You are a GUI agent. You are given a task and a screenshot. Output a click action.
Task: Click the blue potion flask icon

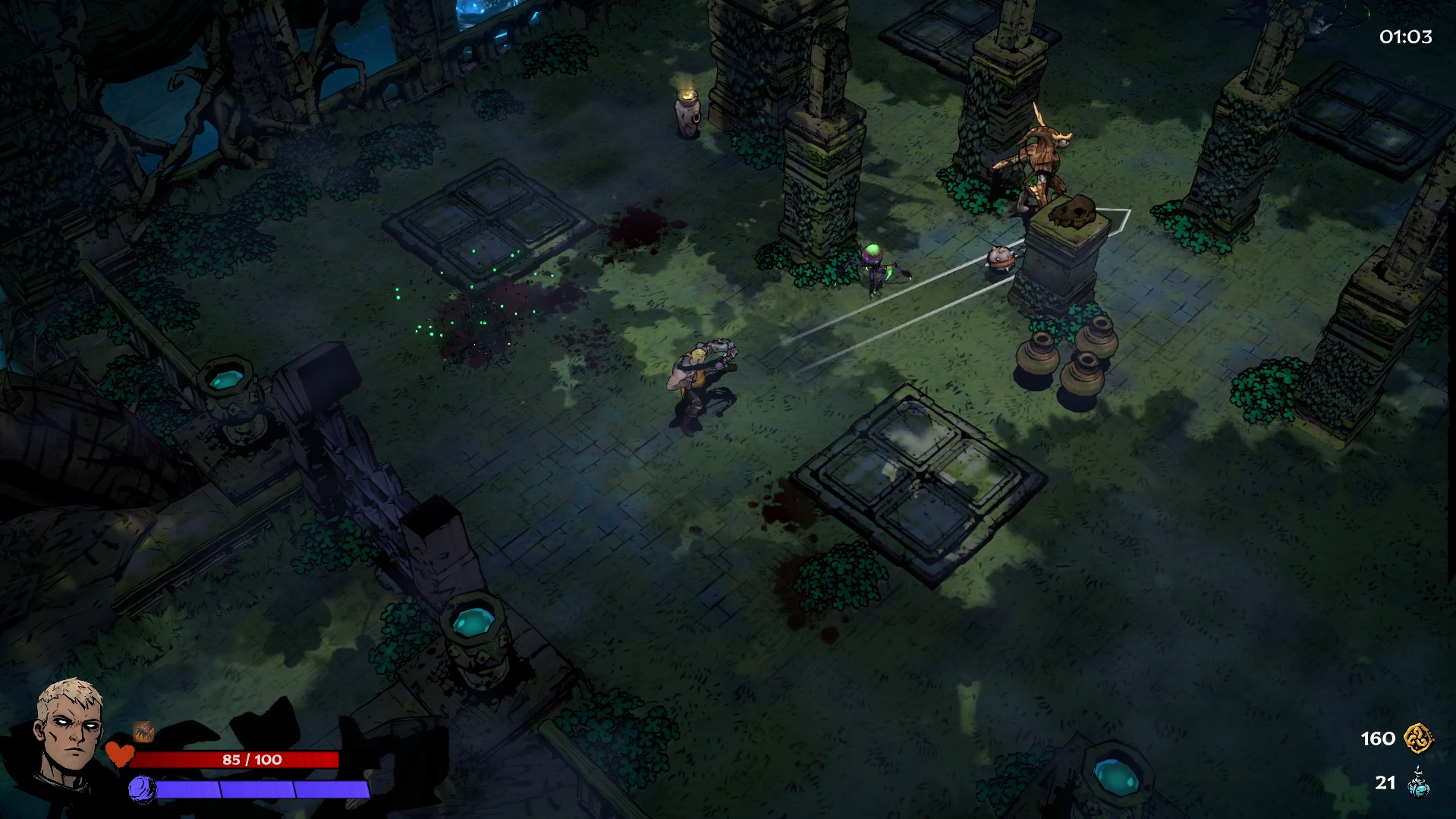[1418, 783]
